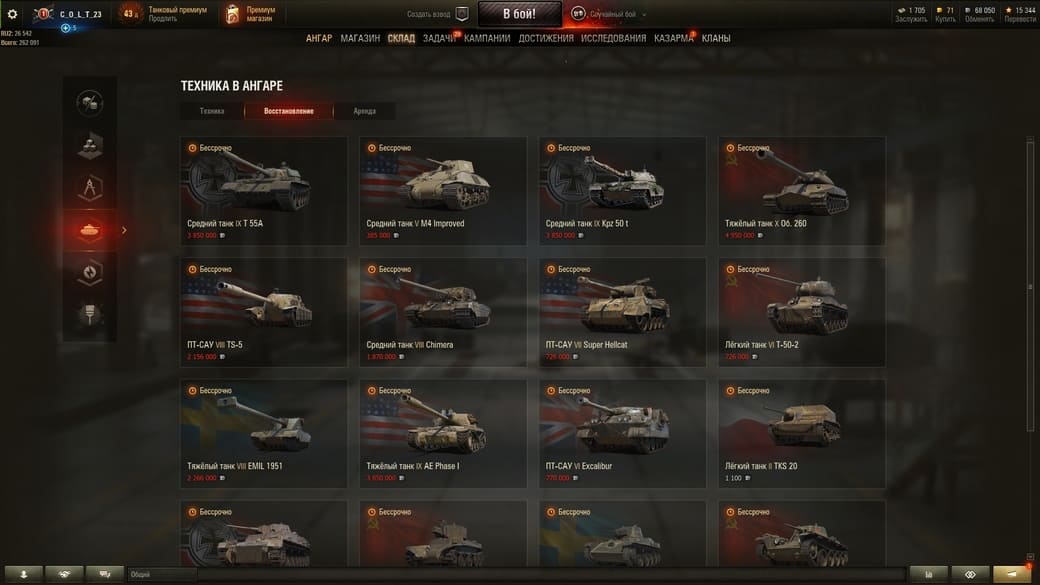Viewport: 1040px width, 585px height.
Task: Choose the Chimera medium tank card
Action: (443, 311)
